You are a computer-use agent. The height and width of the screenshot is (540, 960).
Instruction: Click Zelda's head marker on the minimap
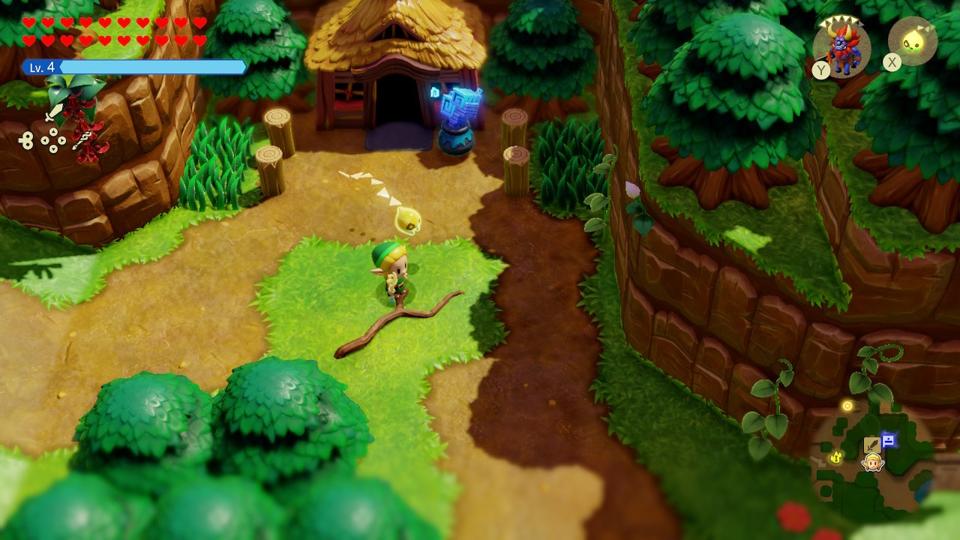tap(872, 462)
